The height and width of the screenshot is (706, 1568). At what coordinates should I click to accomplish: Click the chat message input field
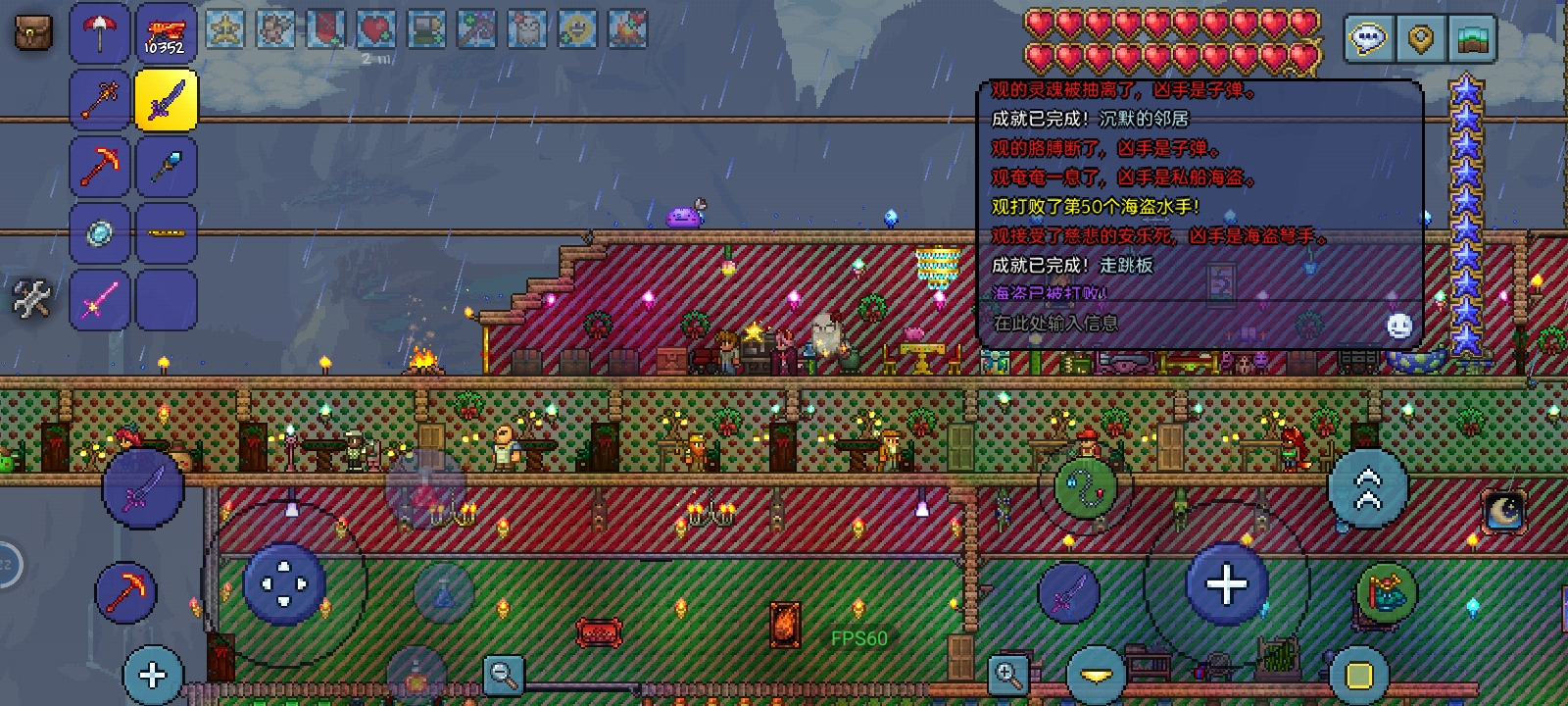[1176, 323]
